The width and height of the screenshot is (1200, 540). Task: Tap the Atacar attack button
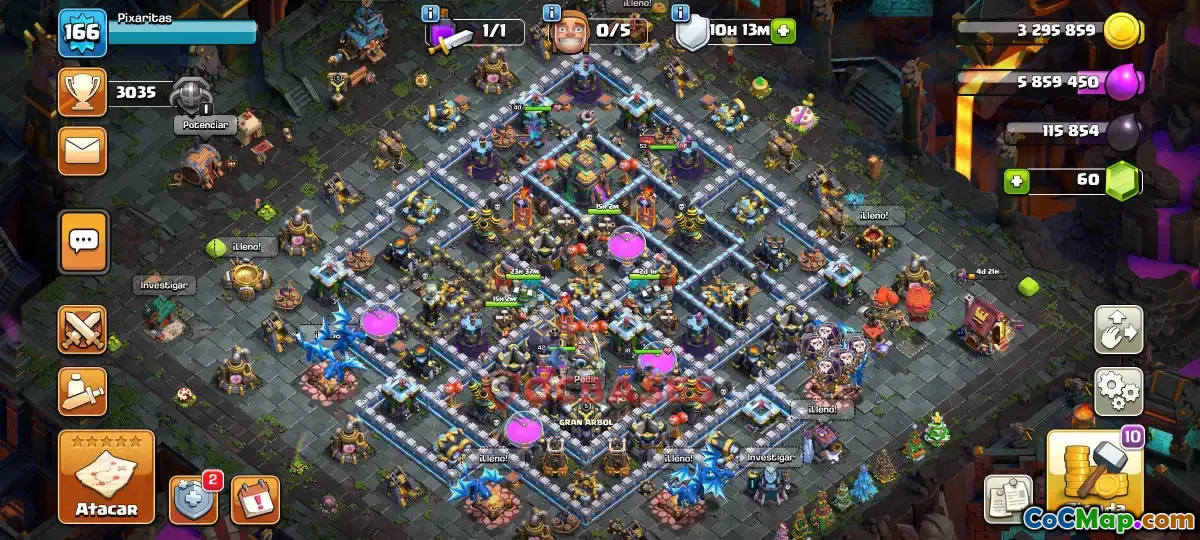point(106,477)
